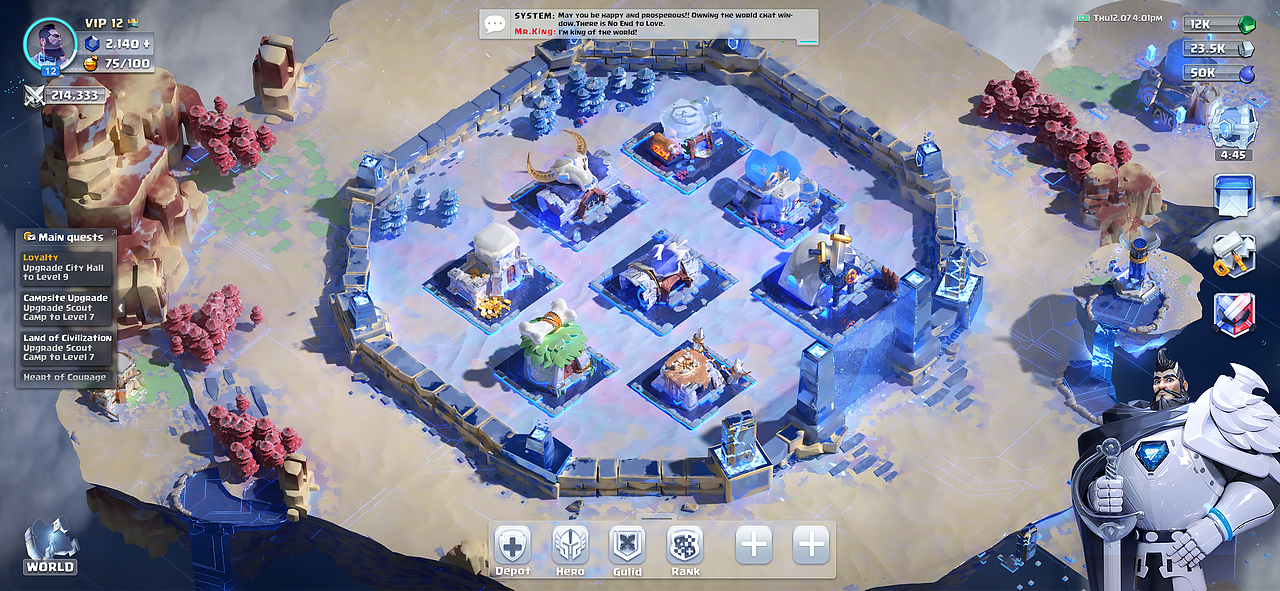This screenshot has height=591, width=1280.
Task: Show the Rank leaderboard
Action: pos(685,548)
